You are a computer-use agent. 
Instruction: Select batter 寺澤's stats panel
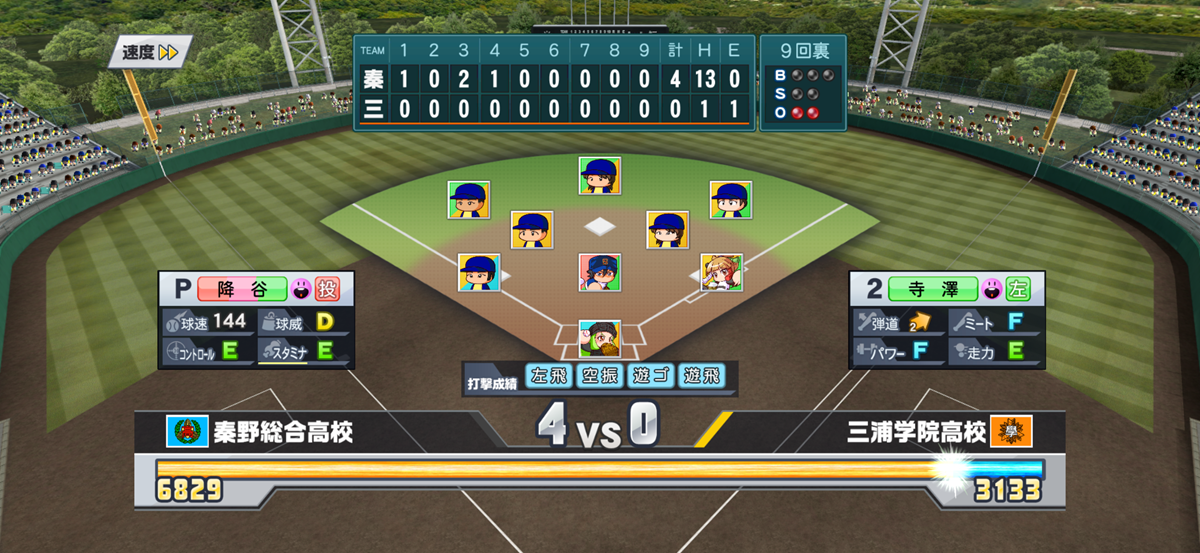click(x=945, y=320)
